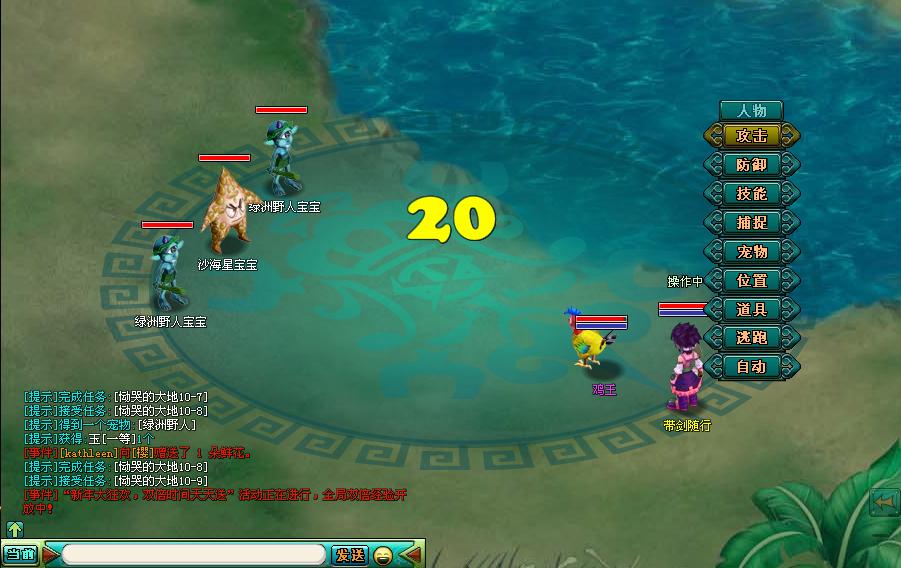This screenshot has height=568, width=901.
Task: Open the 技能 skills menu
Action: coord(752,194)
